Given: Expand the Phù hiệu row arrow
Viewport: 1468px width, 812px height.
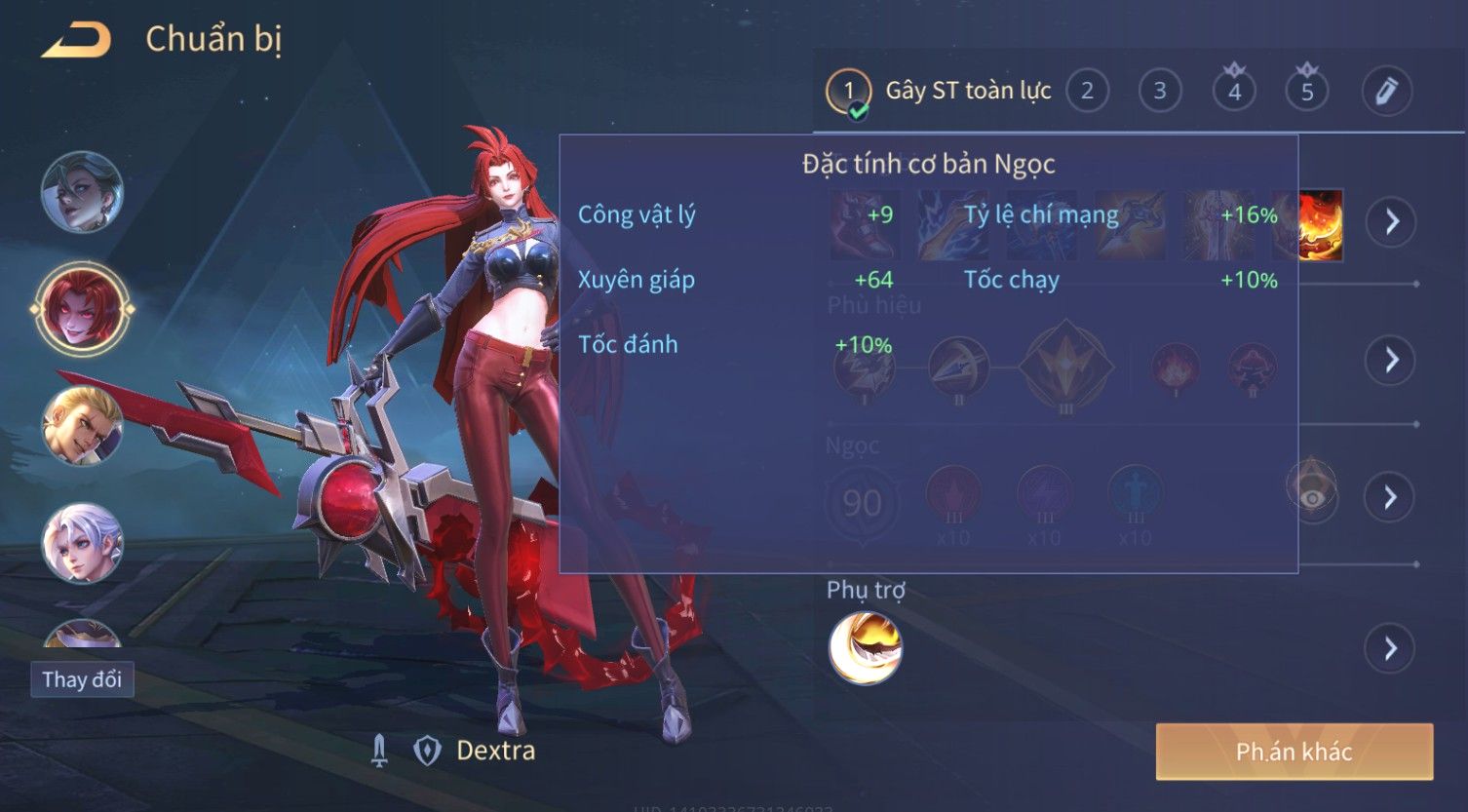Looking at the screenshot, I should pyautogui.click(x=1391, y=361).
